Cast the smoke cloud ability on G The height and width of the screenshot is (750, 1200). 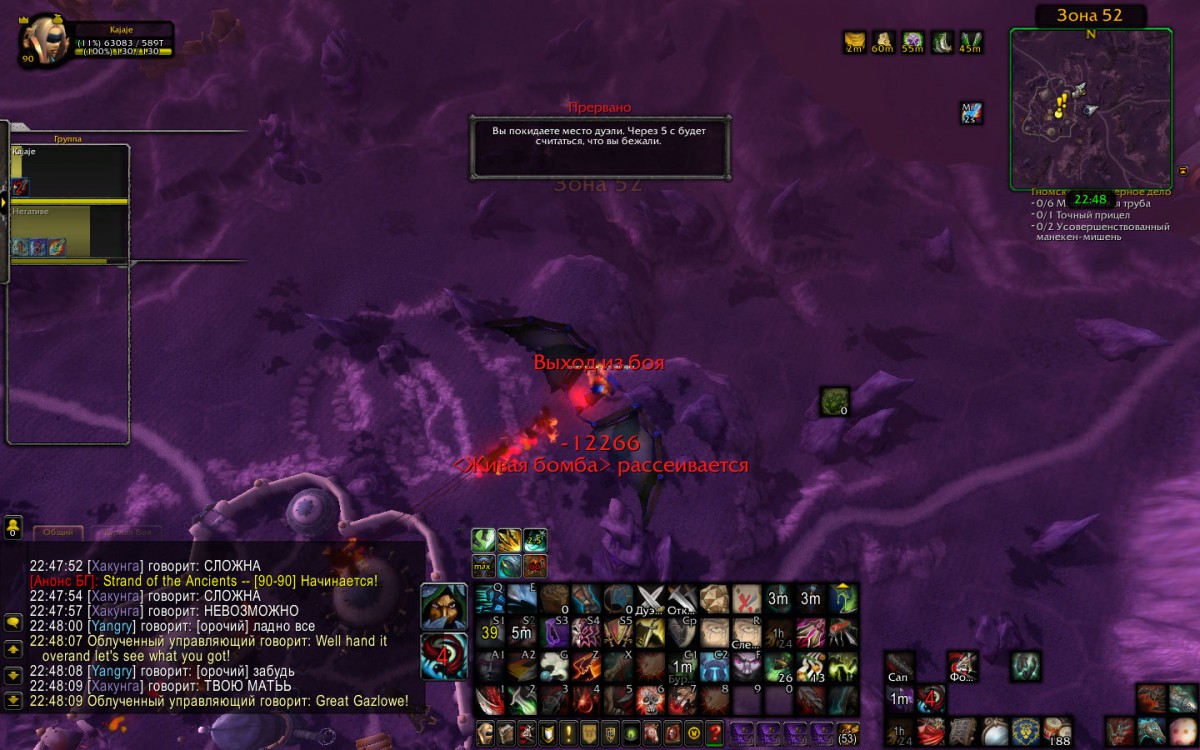click(x=554, y=666)
